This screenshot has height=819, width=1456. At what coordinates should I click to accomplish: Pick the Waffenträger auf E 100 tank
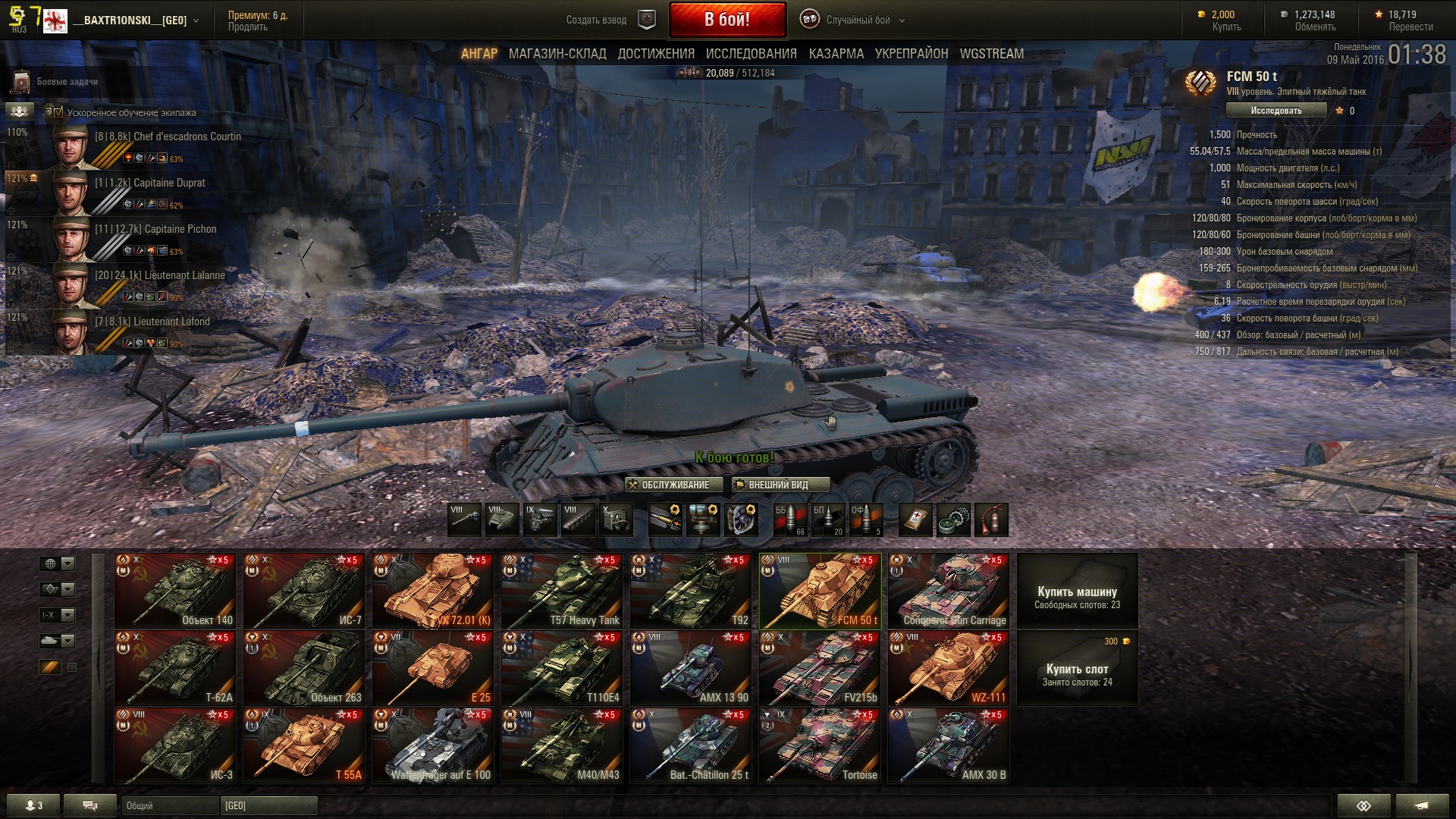[x=432, y=745]
